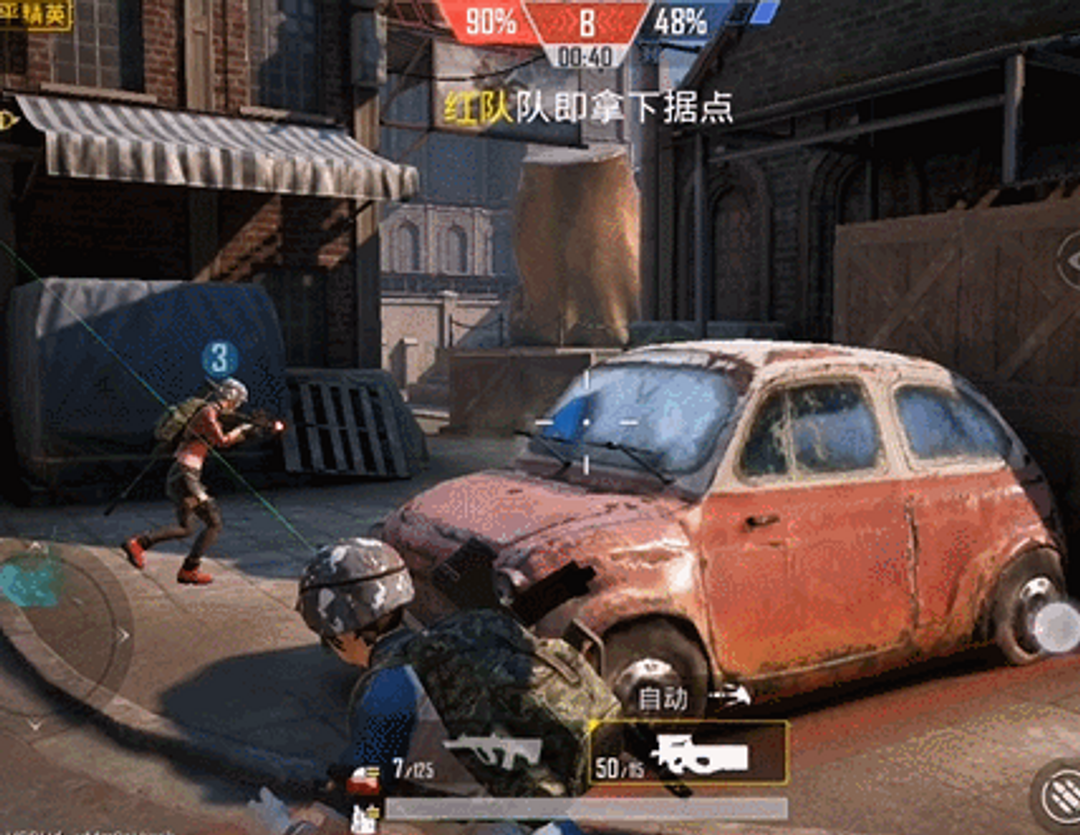Viewport: 1080px width, 835px height.
Task: Tap the highlighted weapon slot with 50 rounds
Action: [x=689, y=754]
